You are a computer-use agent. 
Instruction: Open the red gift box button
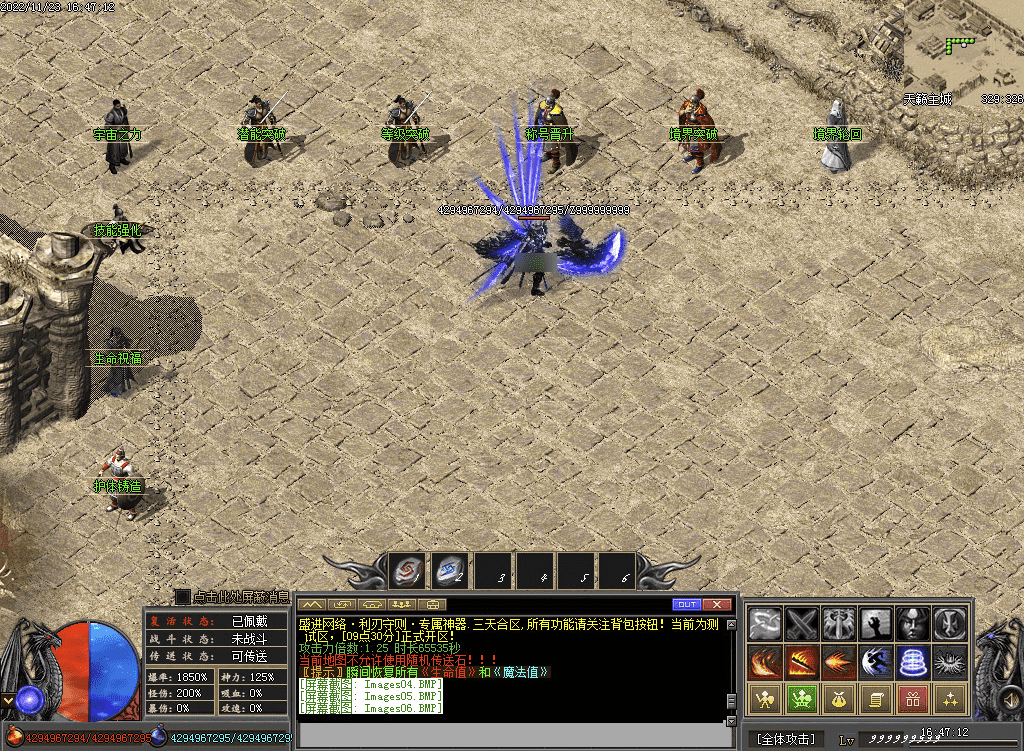point(912,699)
